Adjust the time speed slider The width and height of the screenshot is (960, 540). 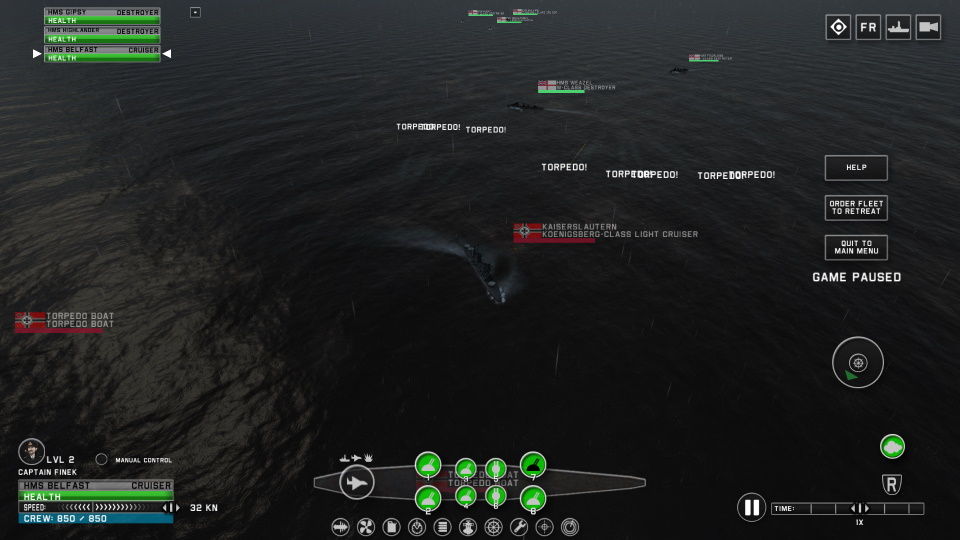point(857,509)
